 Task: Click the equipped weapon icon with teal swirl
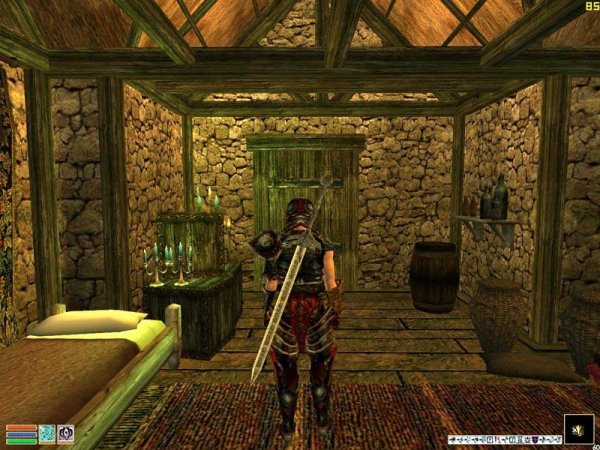[47, 433]
